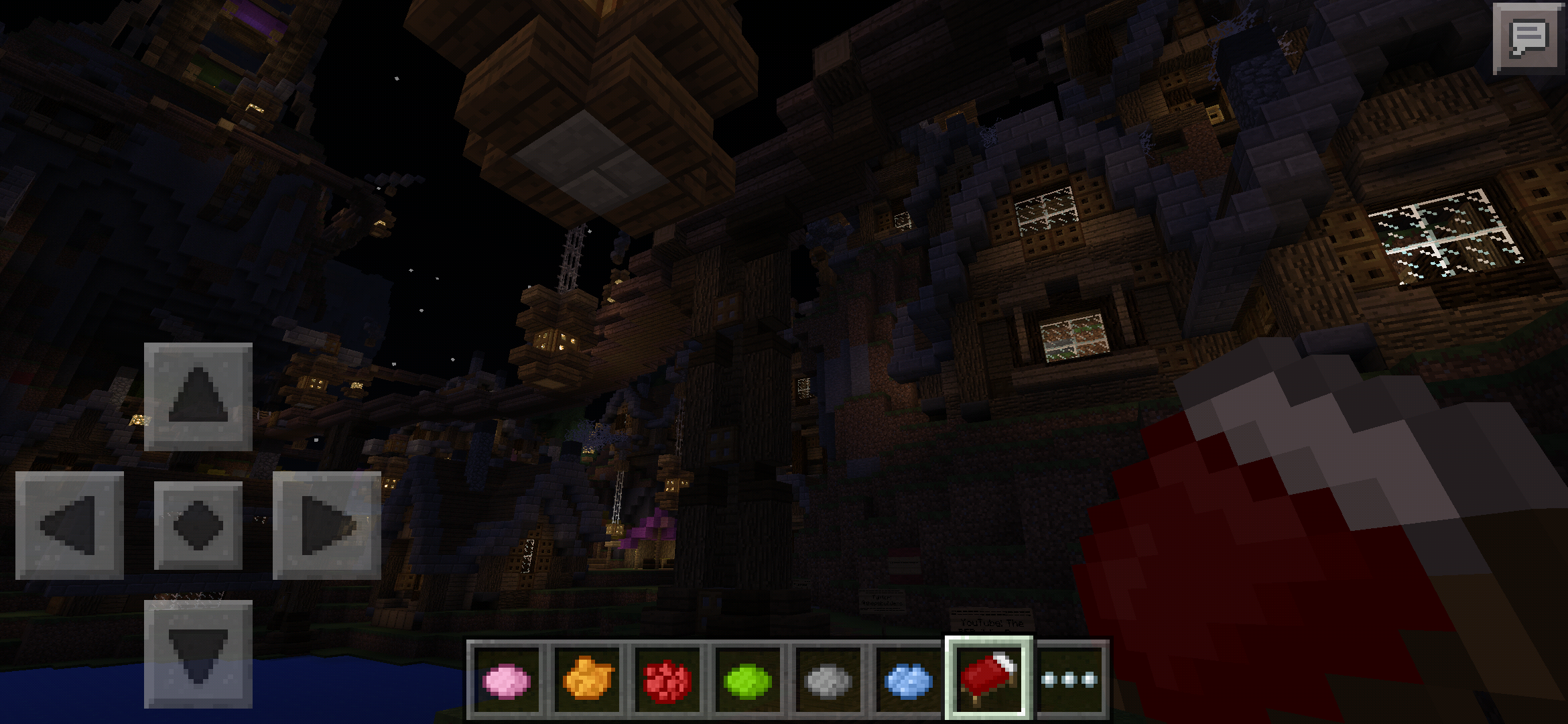Select the pink dye hotbar slot
This screenshot has height=724, width=1568.
(507, 680)
